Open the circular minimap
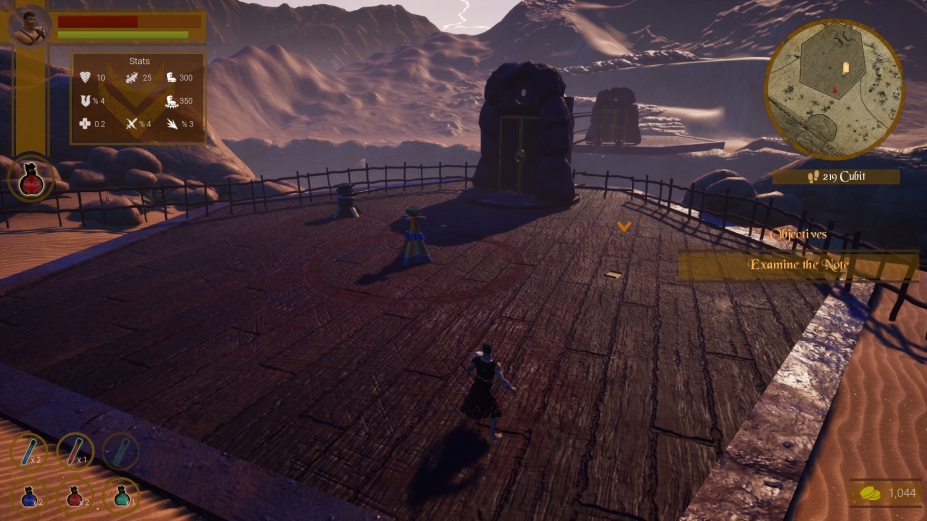This screenshot has width=927, height=521. coord(834,90)
